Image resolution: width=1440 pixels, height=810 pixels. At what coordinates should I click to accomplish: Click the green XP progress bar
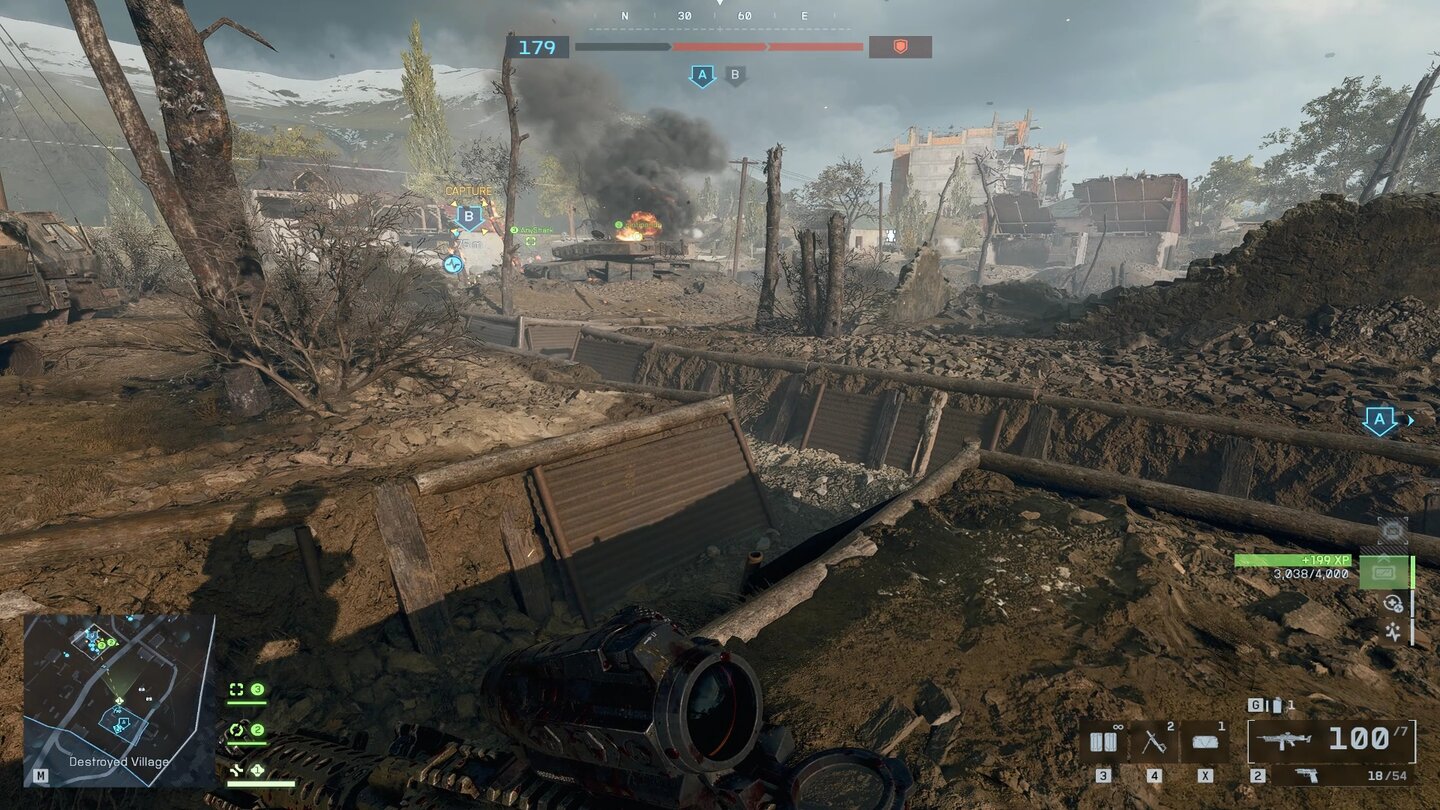[x=1293, y=559]
